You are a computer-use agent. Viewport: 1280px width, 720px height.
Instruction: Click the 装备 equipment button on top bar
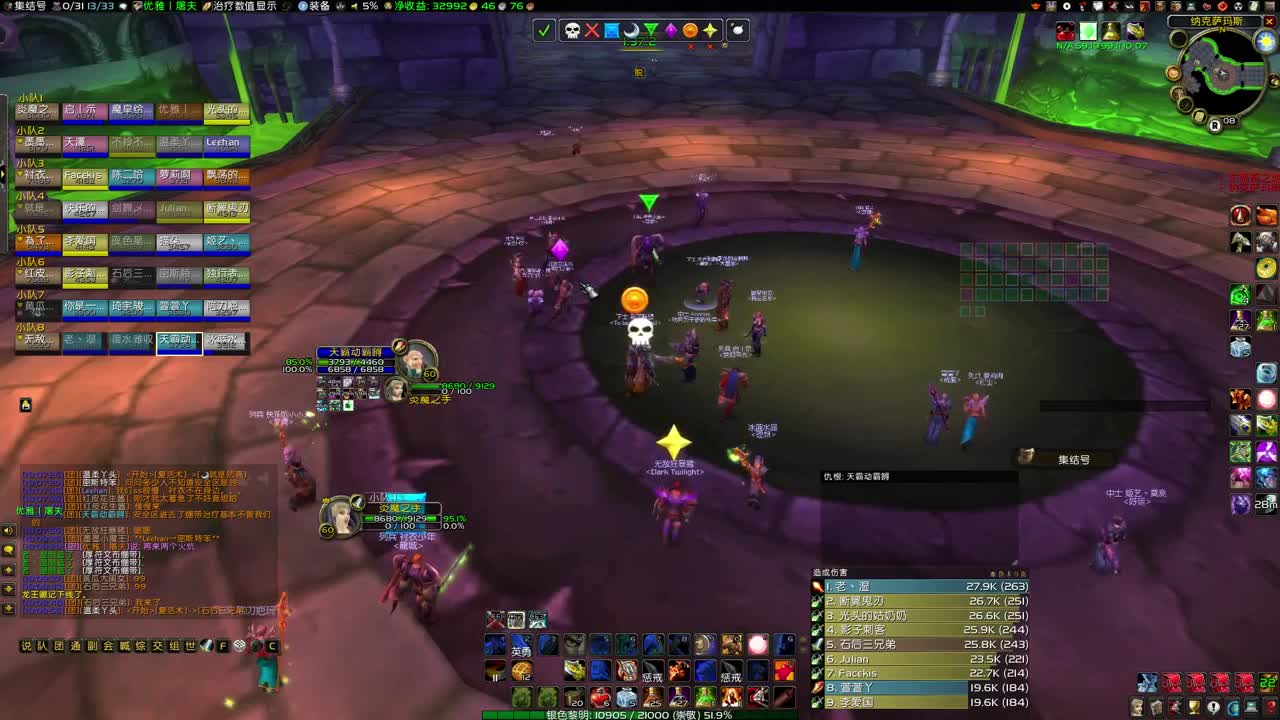click(320, 6)
